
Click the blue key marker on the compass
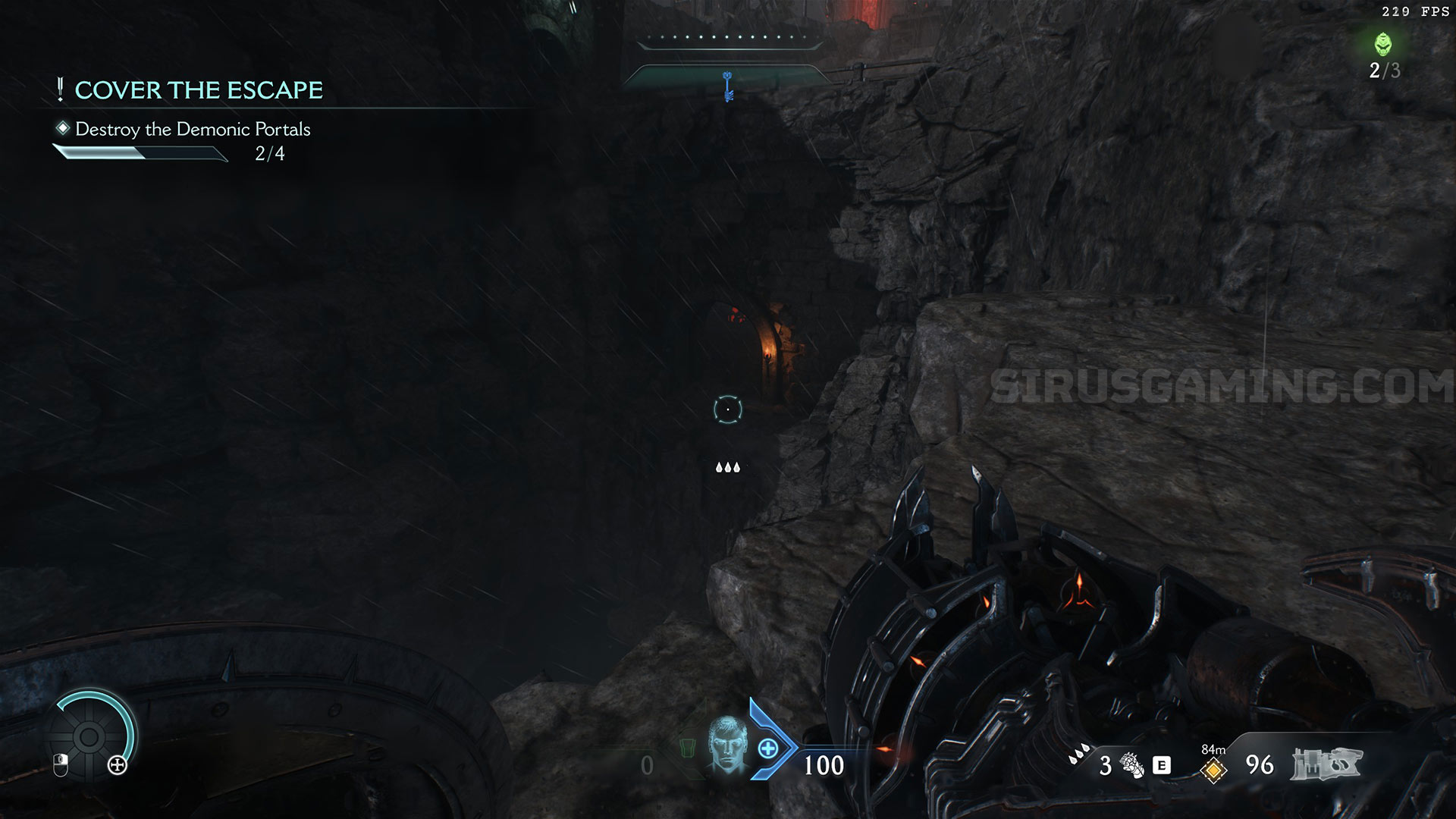click(728, 86)
